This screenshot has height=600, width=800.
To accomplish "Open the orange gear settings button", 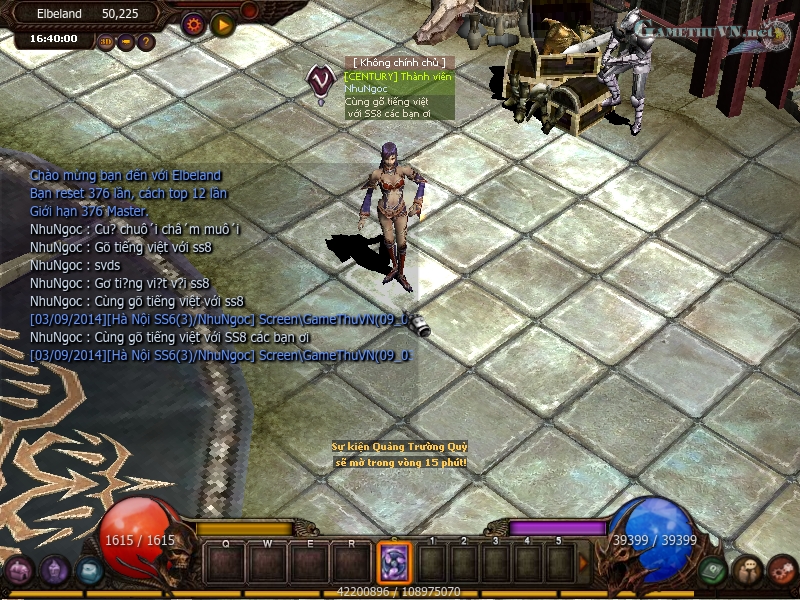I will pyautogui.click(x=193, y=23).
